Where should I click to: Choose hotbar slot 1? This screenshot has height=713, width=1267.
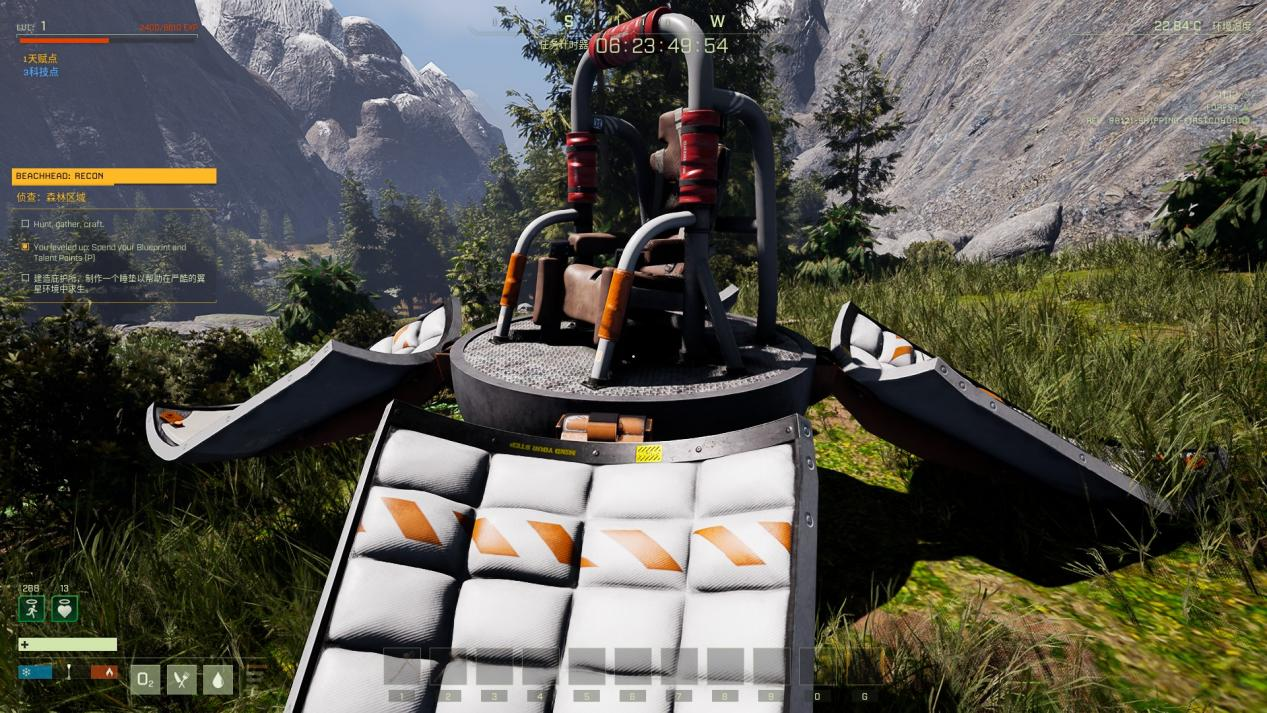click(x=403, y=666)
